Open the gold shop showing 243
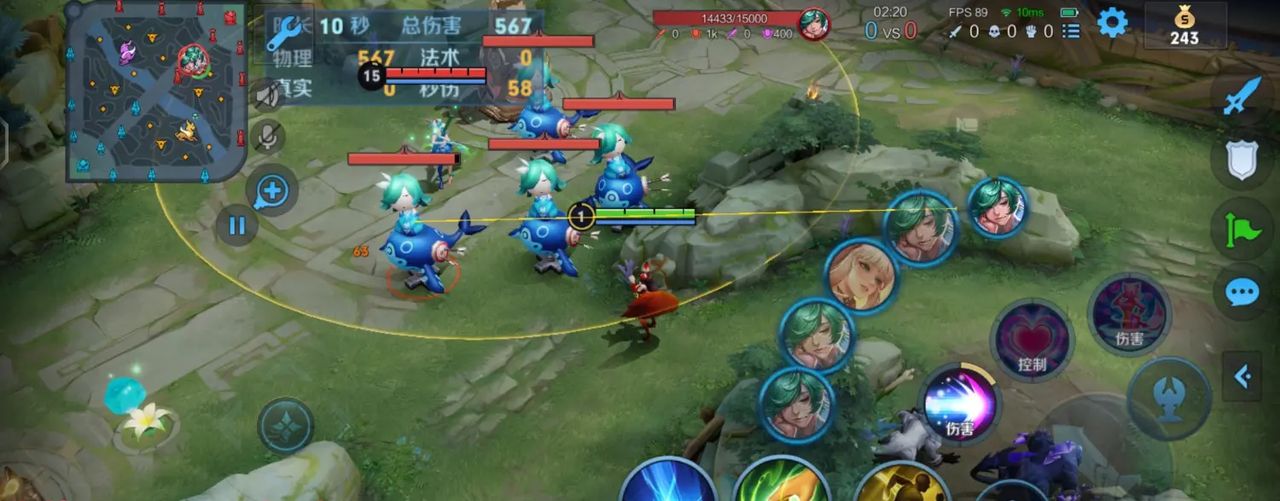 [x=1185, y=25]
